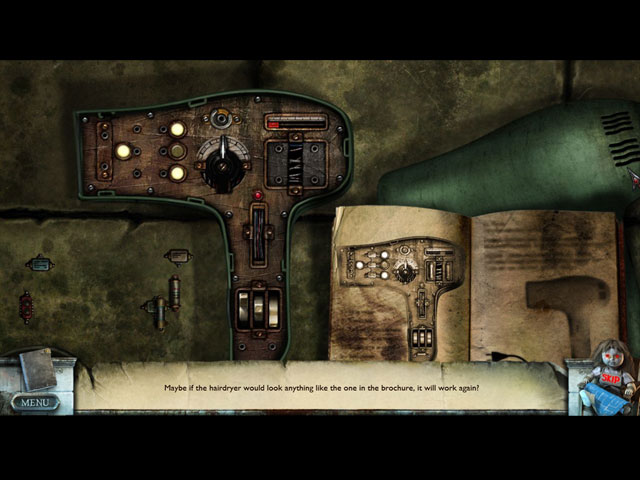The height and width of the screenshot is (480, 640).
Task: Select the loose red resistor part
Action: pyautogui.click(x=26, y=306)
